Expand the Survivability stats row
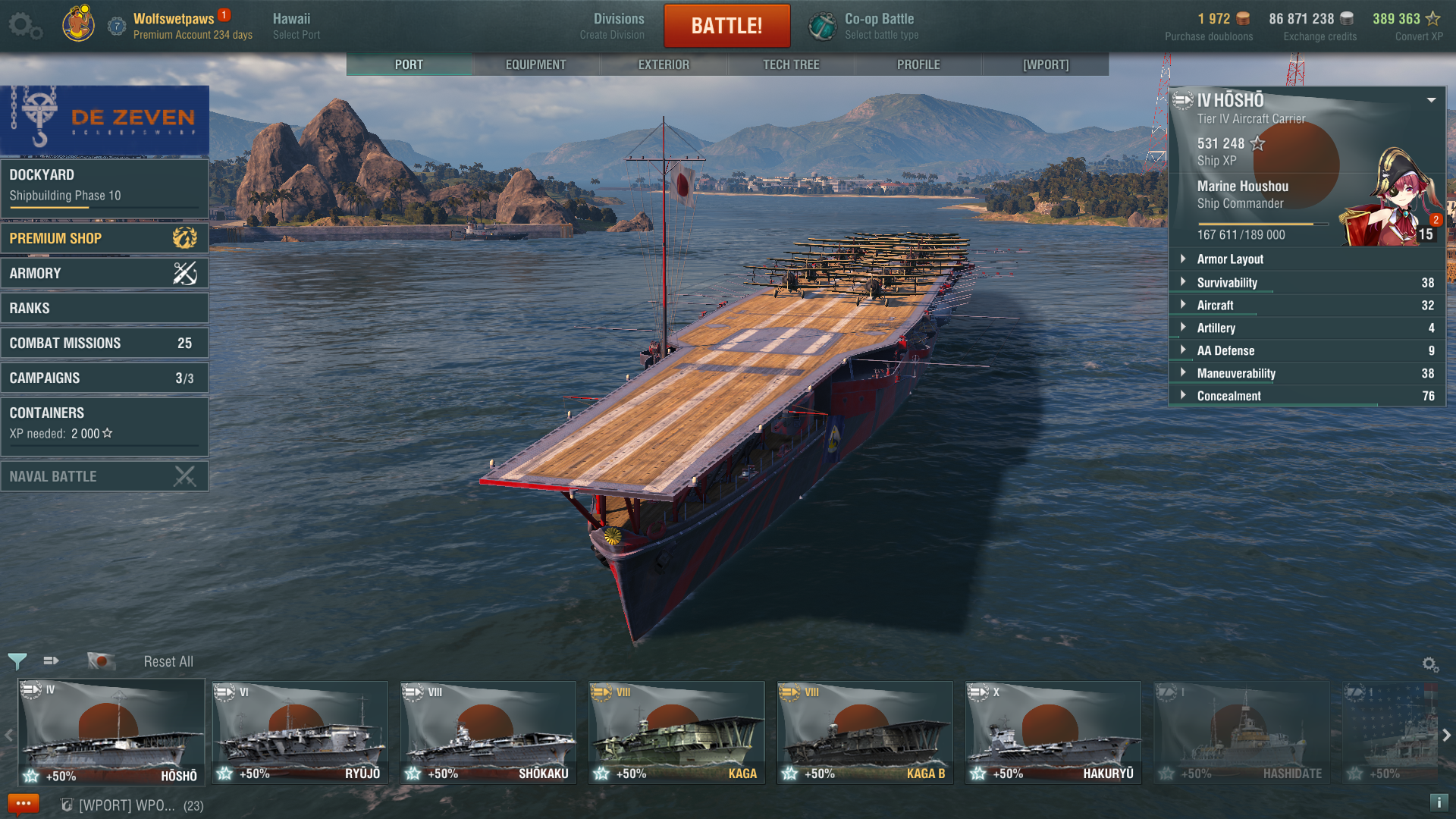 pyautogui.click(x=1306, y=282)
